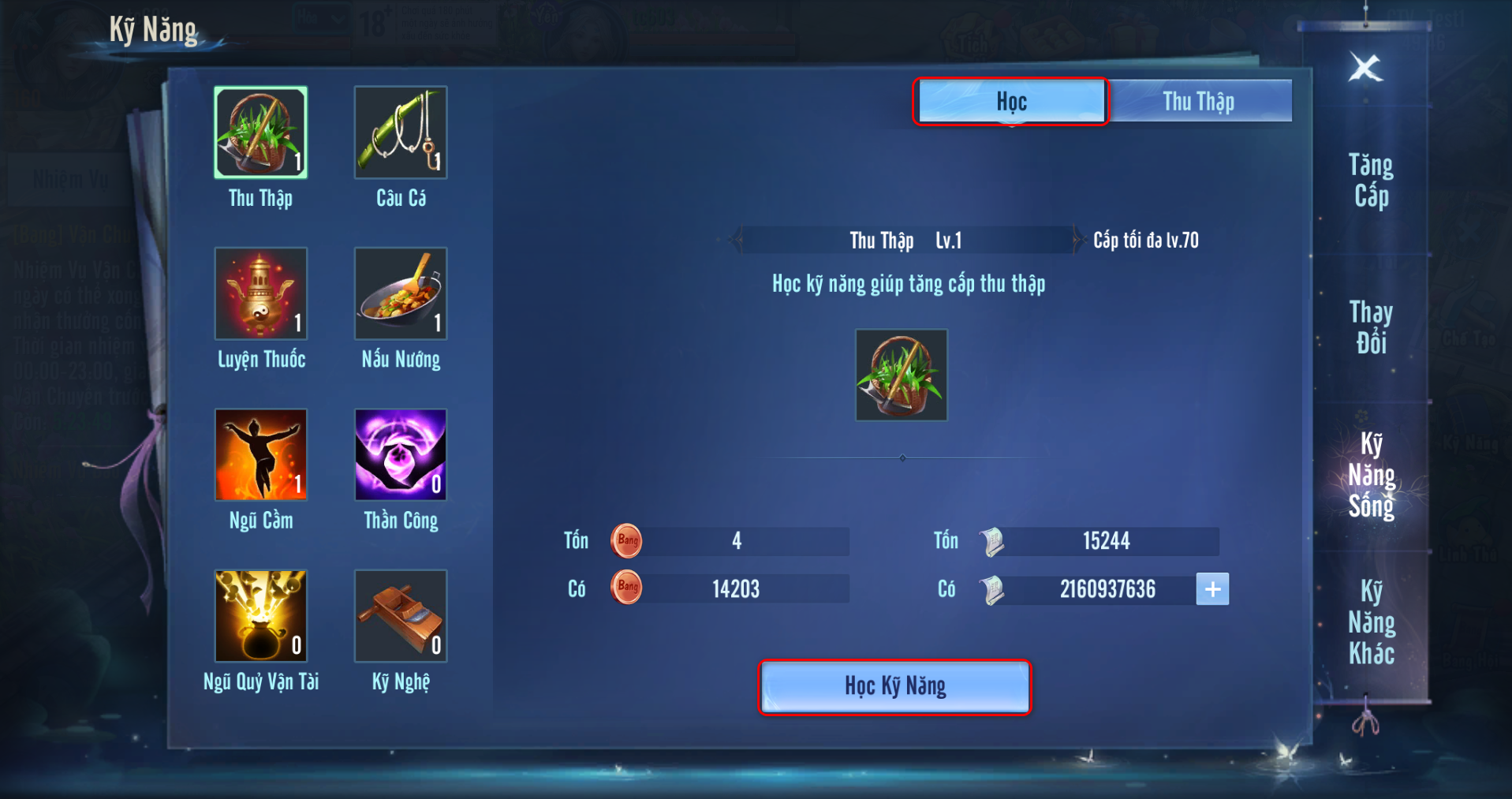Open the Tăng Cấp side tab
Viewport: 1512px width, 799px height.
1371,181
